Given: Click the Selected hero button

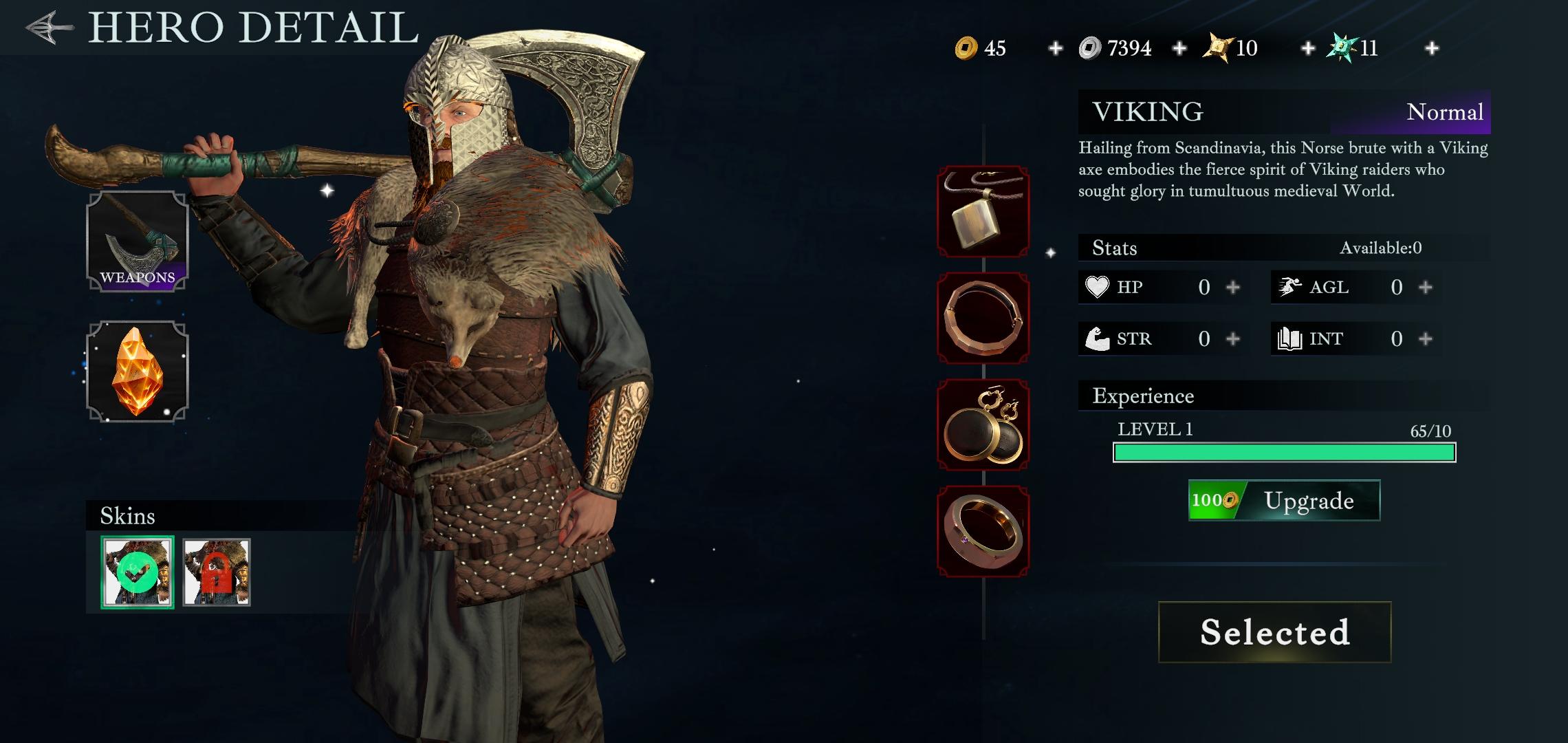Looking at the screenshot, I should point(1274,632).
